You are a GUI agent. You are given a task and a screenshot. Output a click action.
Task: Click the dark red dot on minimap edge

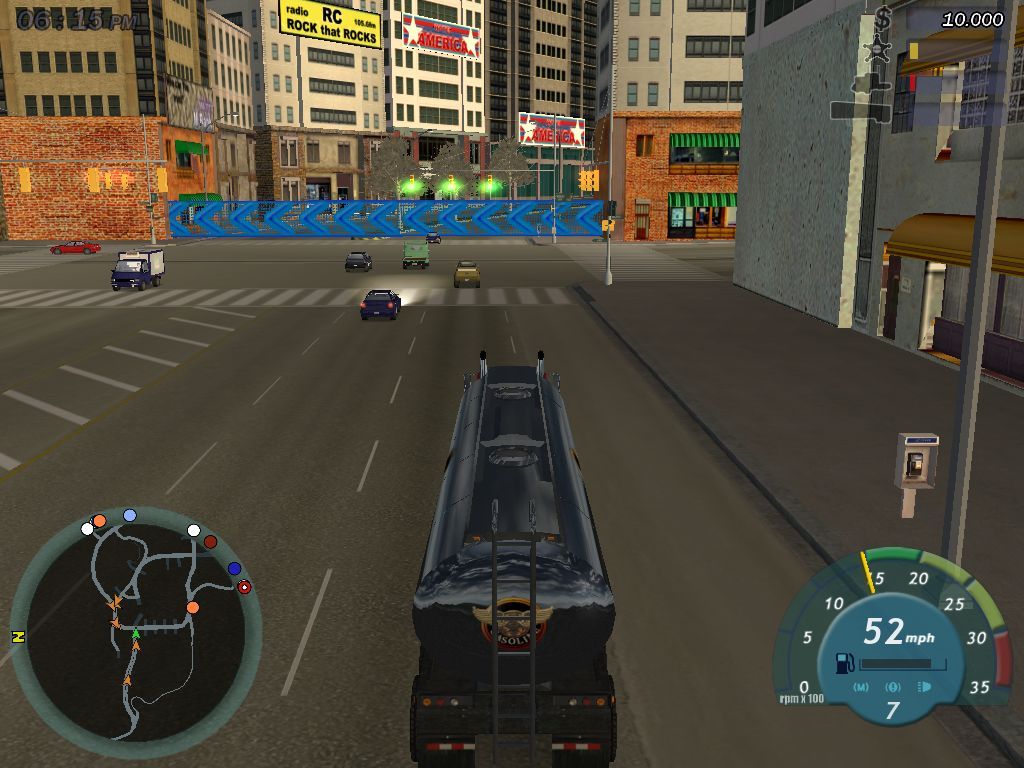pyautogui.click(x=210, y=542)
